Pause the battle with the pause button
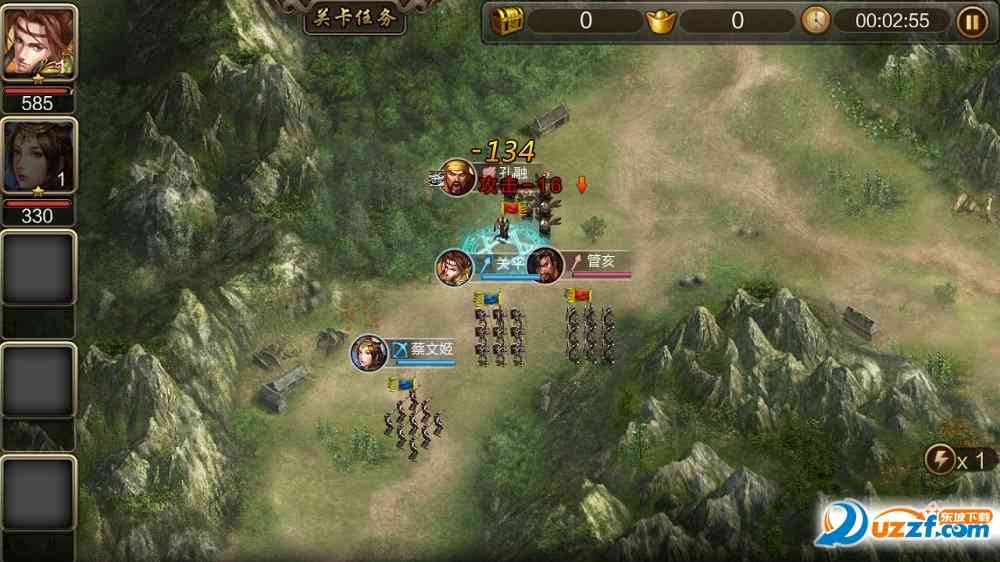Viewport: 1000px width, 562px height. [971, 21]
